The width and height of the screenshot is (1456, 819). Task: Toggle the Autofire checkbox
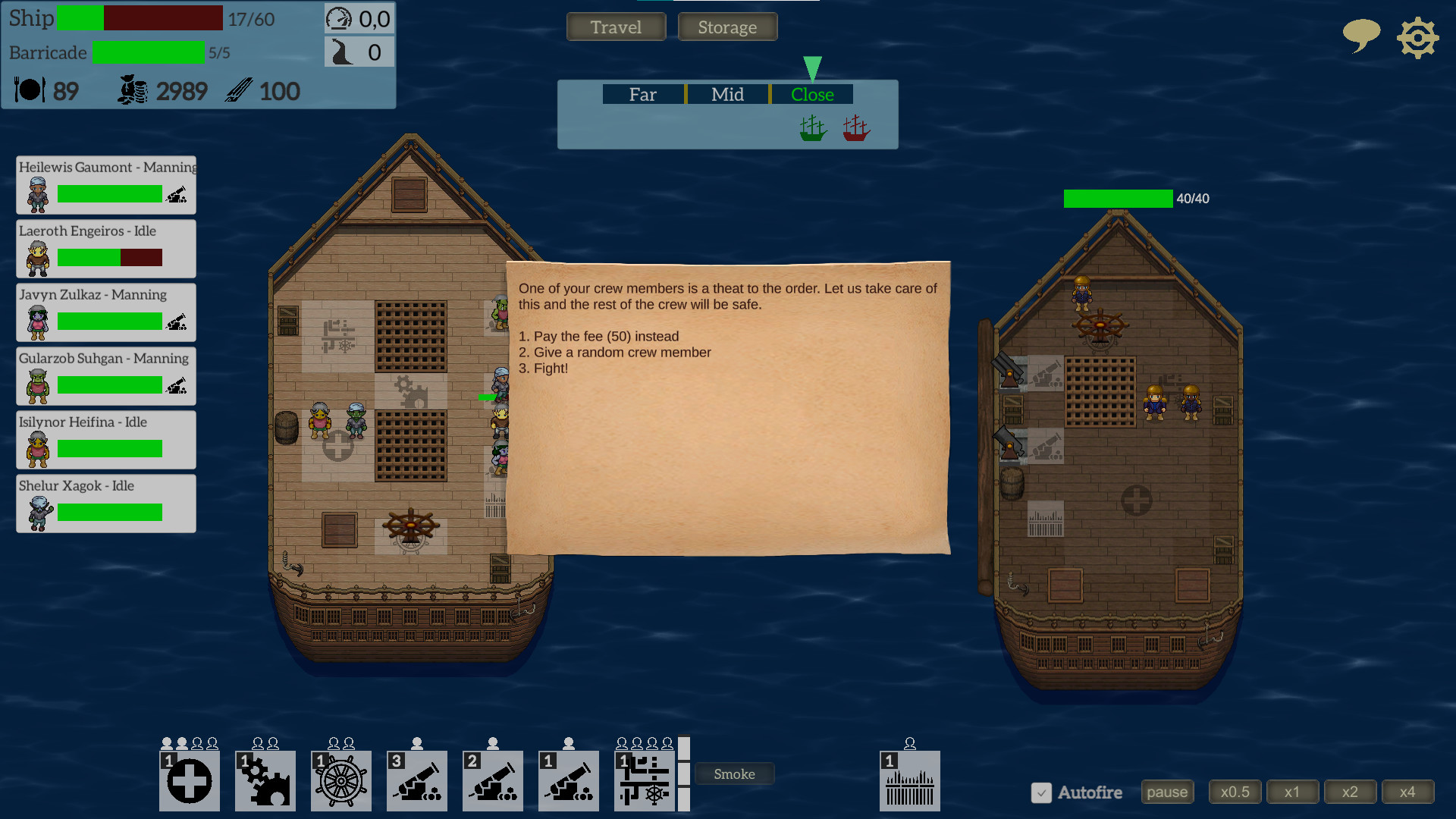[1042, 793]
